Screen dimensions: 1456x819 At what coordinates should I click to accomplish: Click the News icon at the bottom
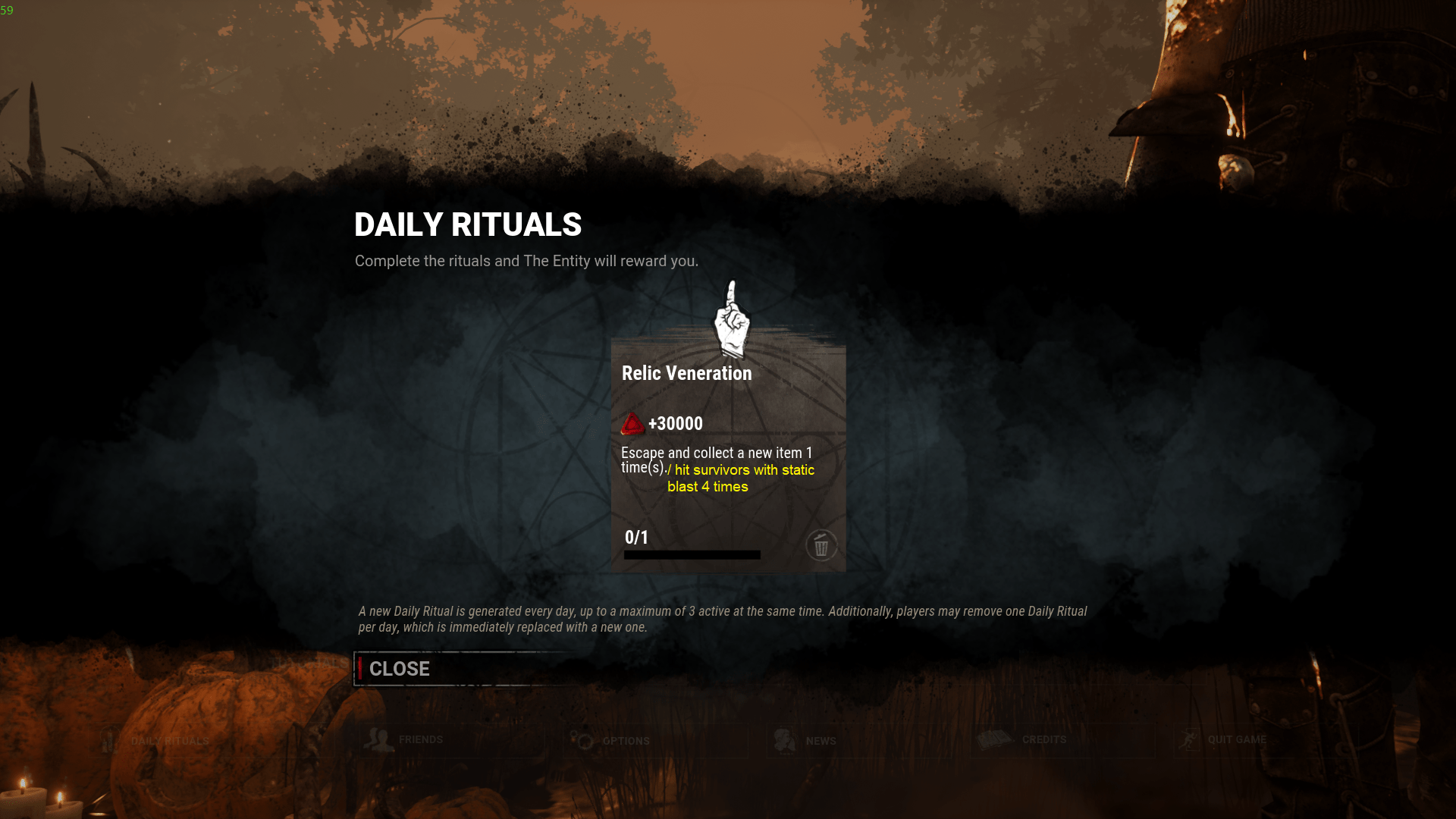point(784,738)
